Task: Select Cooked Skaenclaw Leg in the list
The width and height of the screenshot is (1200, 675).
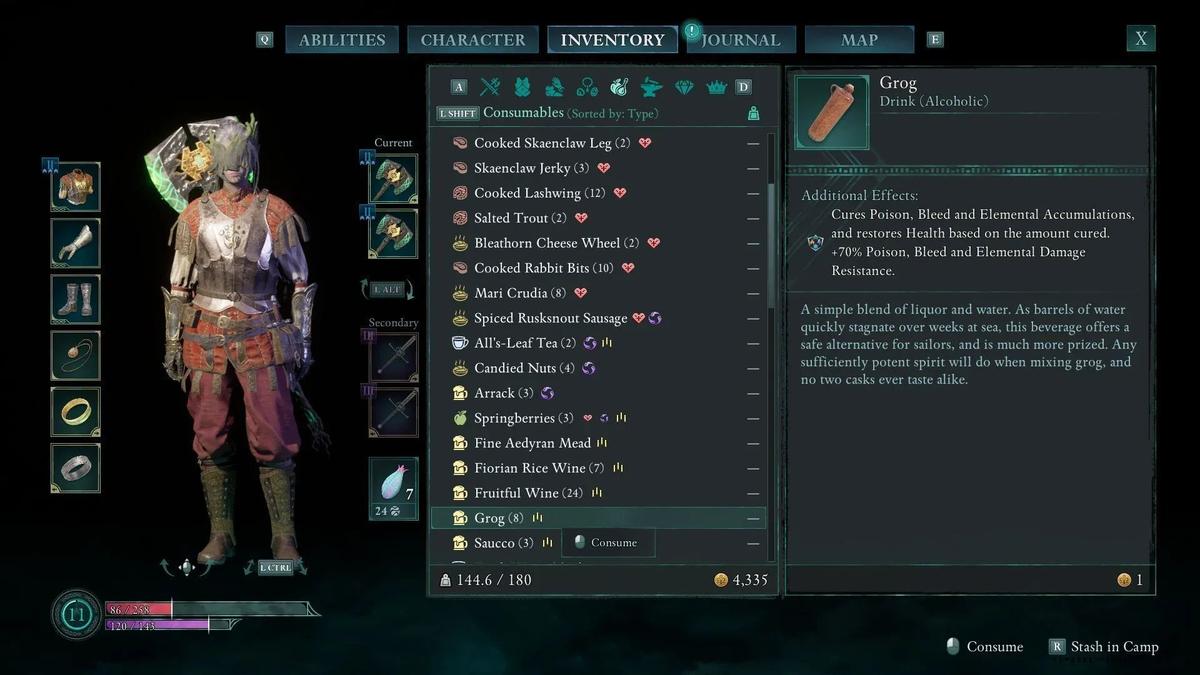Action: pos(543,143)
